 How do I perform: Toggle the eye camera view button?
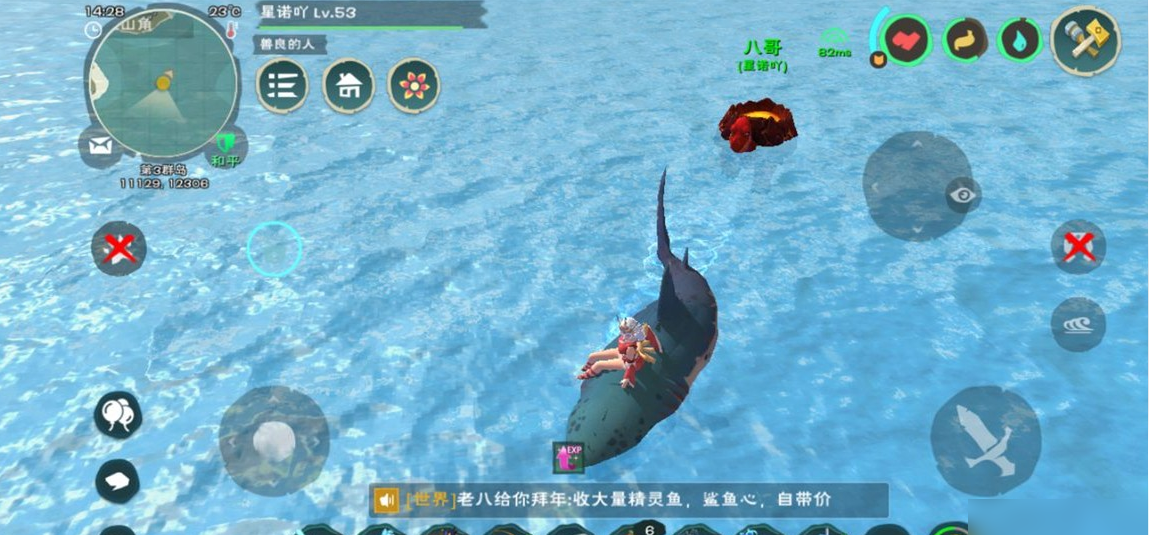963,195
